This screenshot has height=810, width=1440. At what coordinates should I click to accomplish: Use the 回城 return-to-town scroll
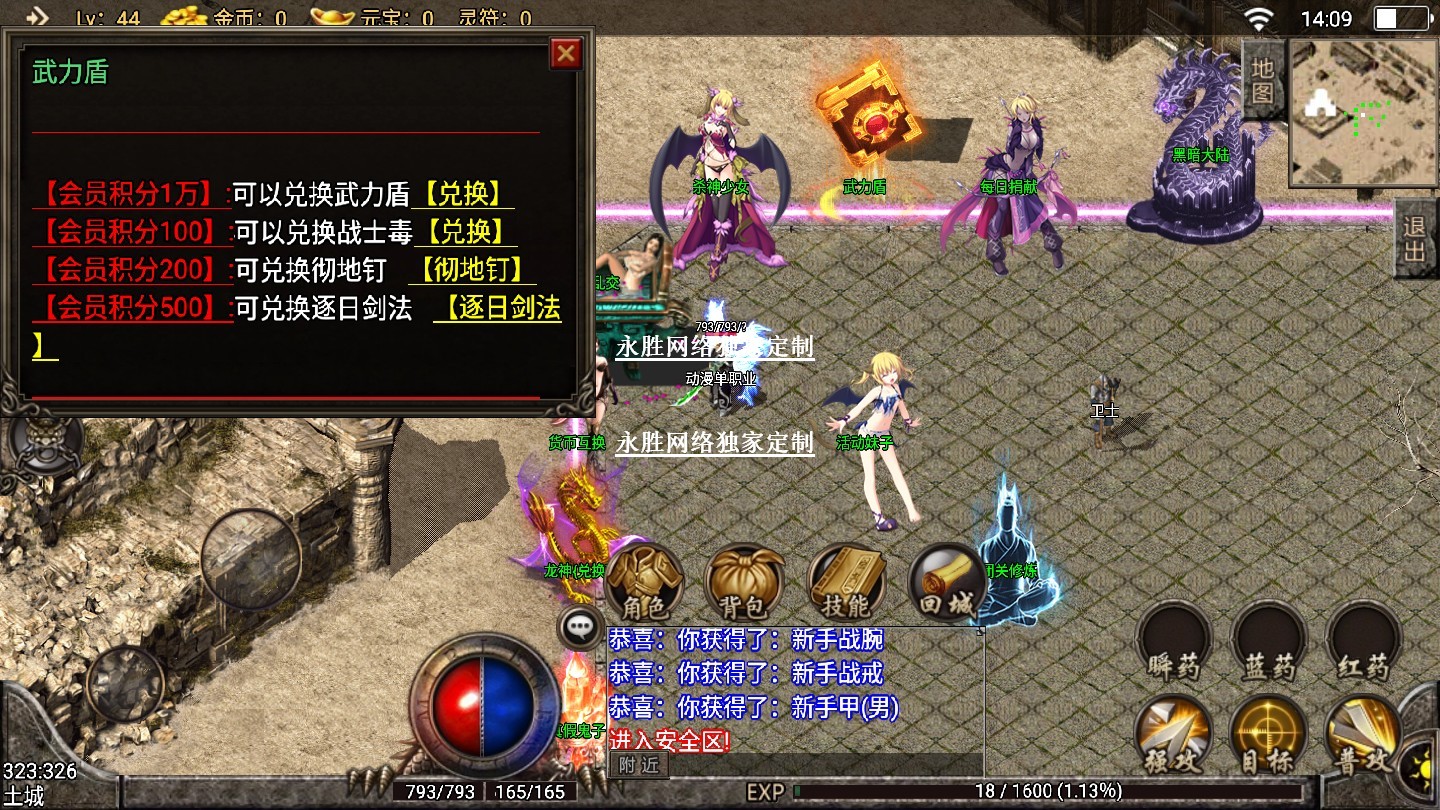pyautogui.click(x=945, y=583)
